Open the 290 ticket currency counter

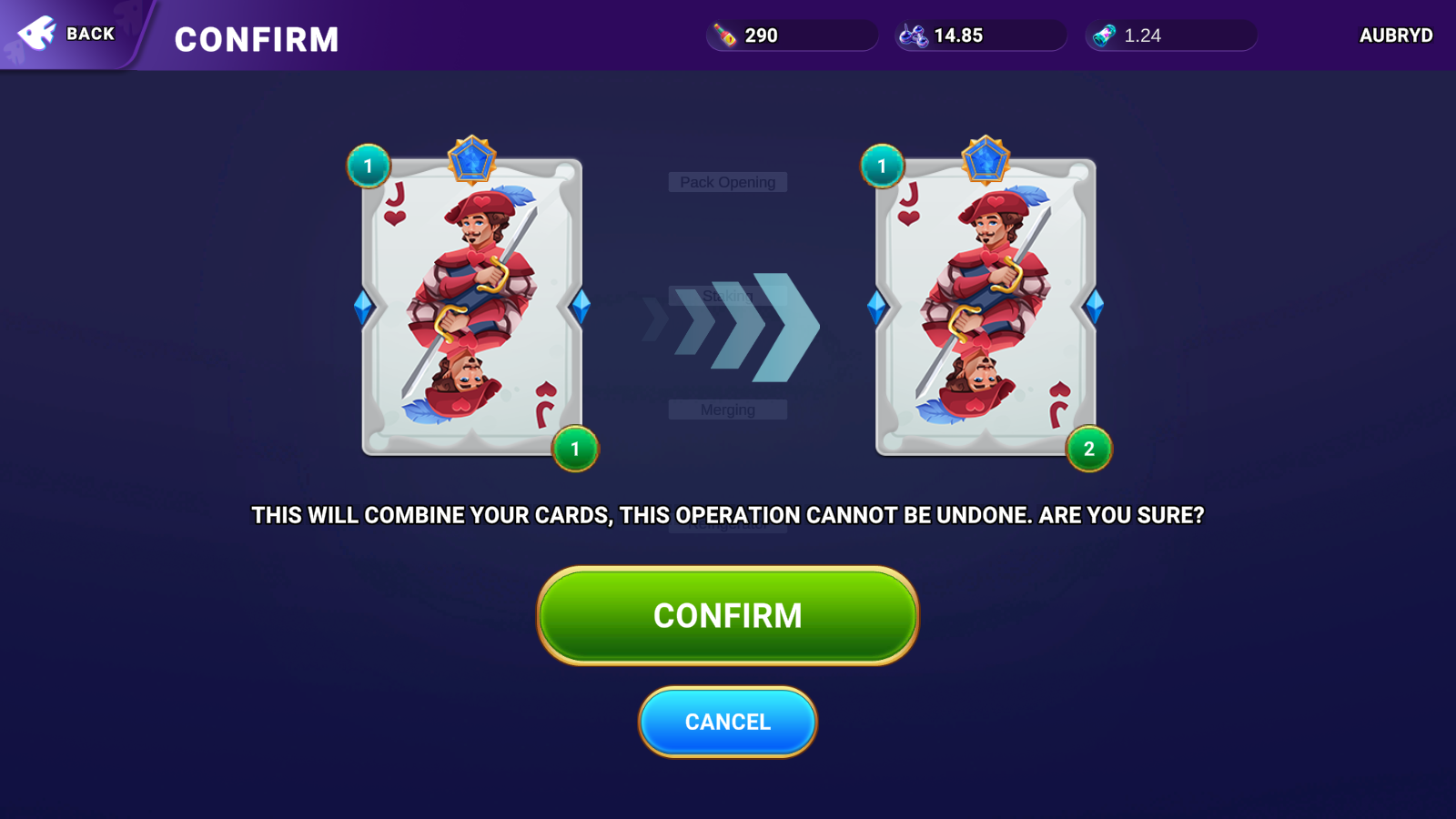pos(790,35)
